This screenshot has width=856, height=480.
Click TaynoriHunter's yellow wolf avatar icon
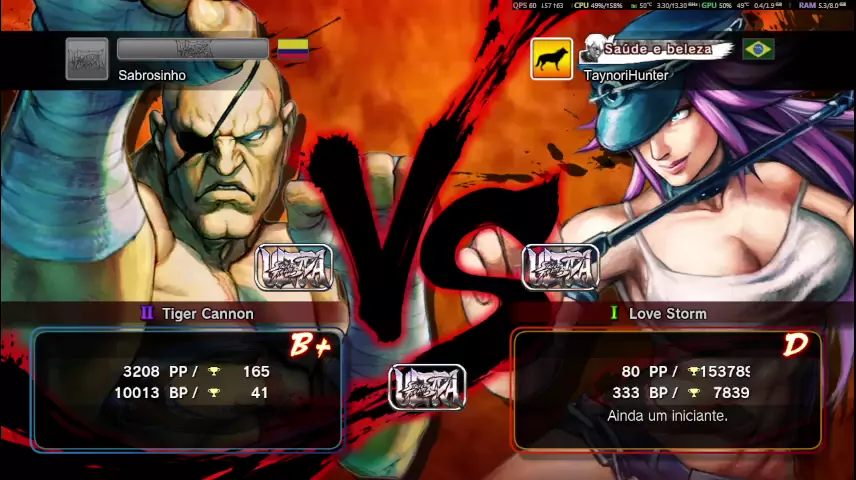point(551,59)
